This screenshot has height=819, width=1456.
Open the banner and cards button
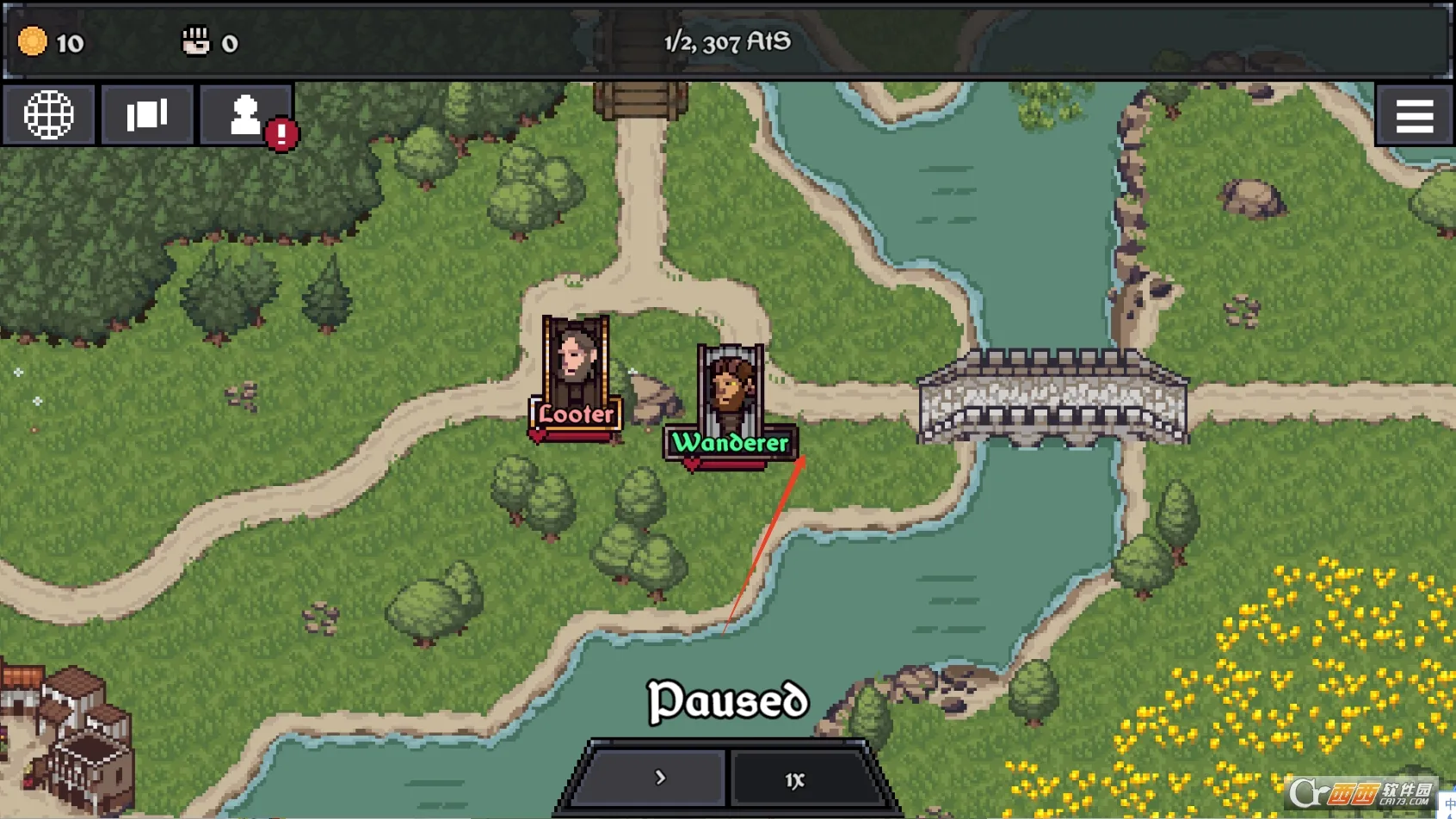(147, 114)
